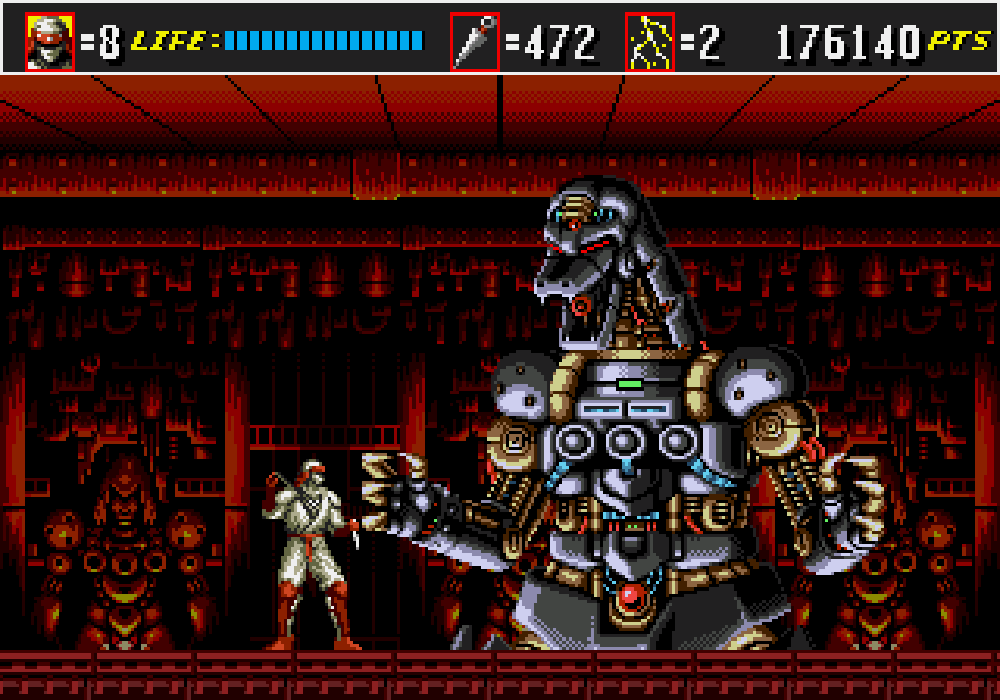Activate the lightning ninjutsu magic icon
This screenshot has width=1000, height=700.
tap(650, 42)
